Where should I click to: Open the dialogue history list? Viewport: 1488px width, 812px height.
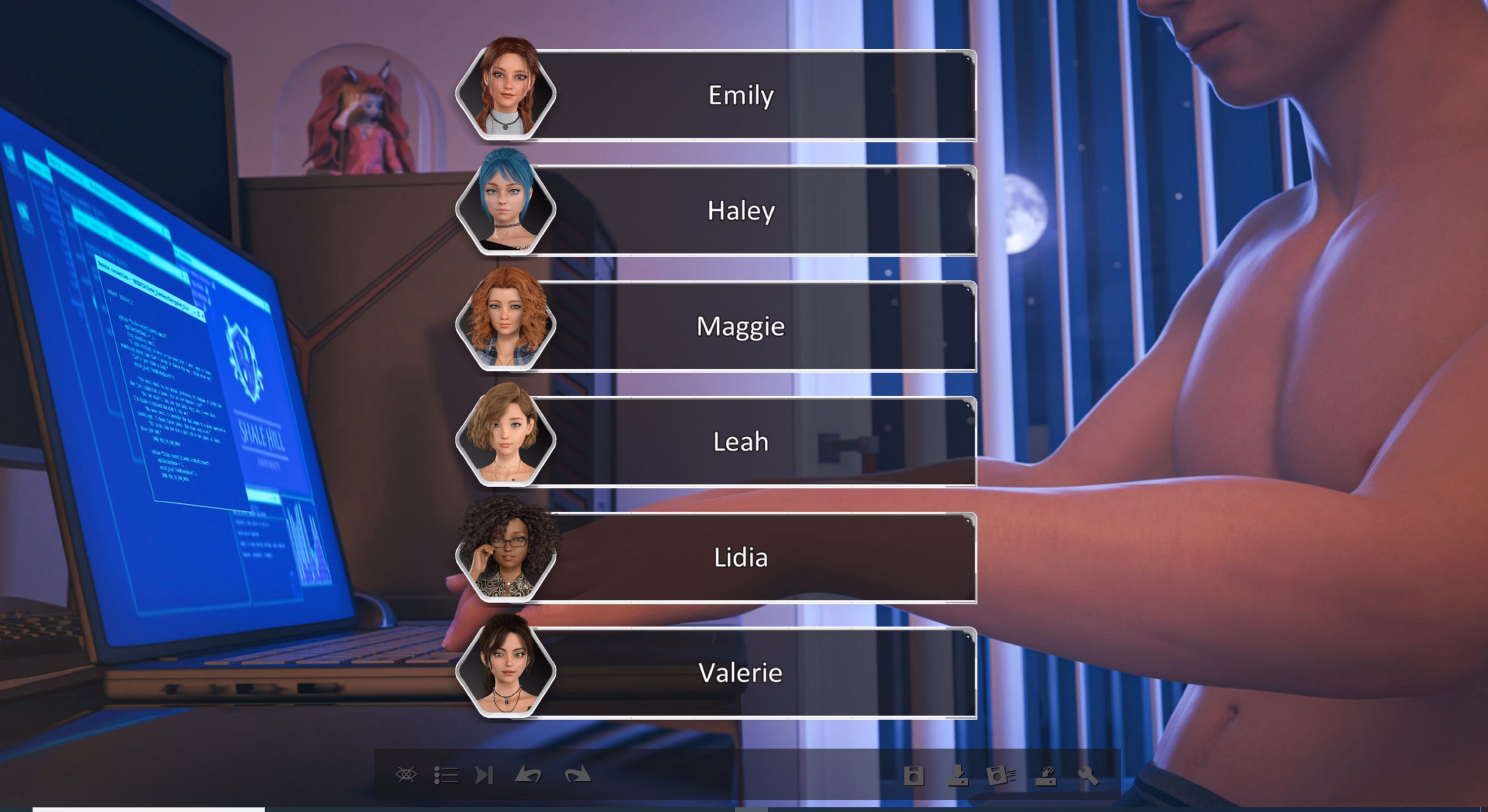[447, 776]
